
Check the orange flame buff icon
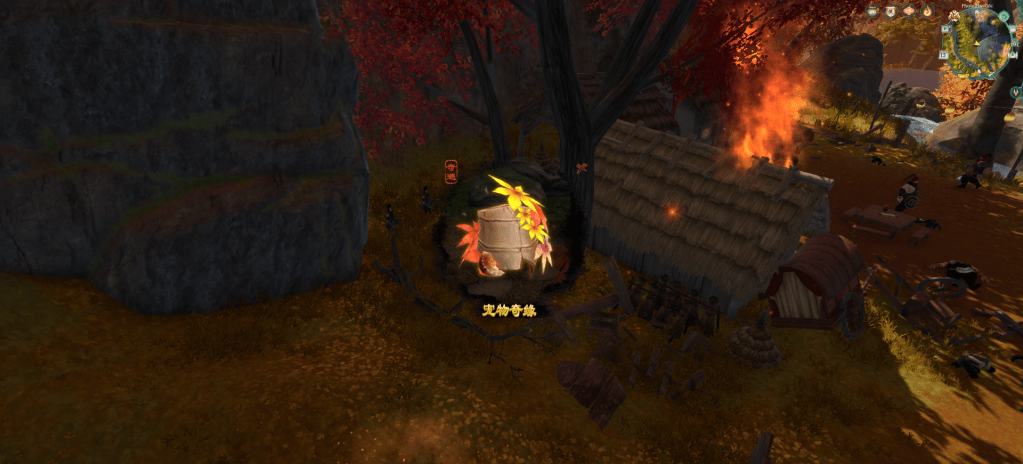click(x=927, y=11)
